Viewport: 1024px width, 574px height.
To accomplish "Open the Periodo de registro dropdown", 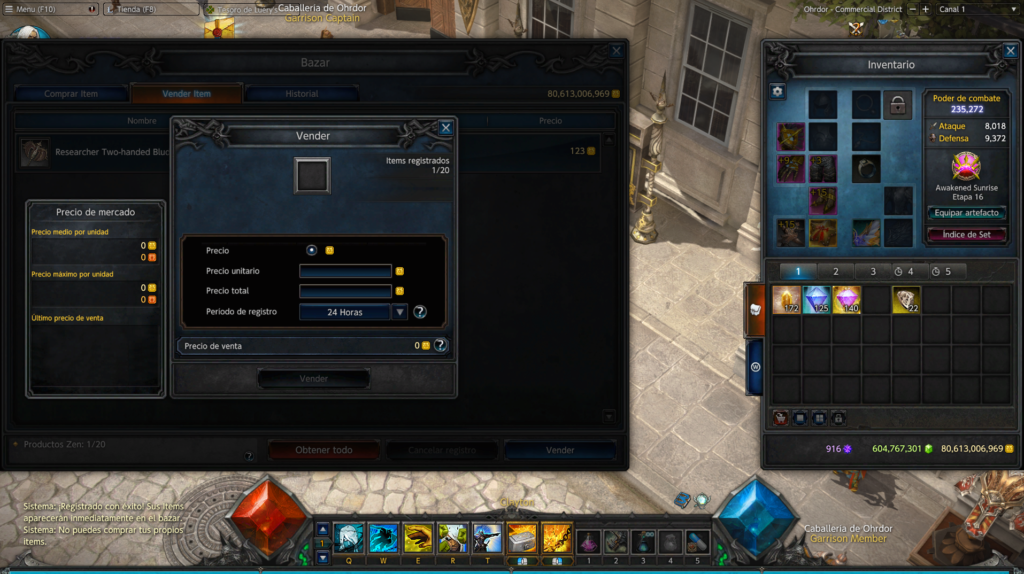I will [400, 312].
